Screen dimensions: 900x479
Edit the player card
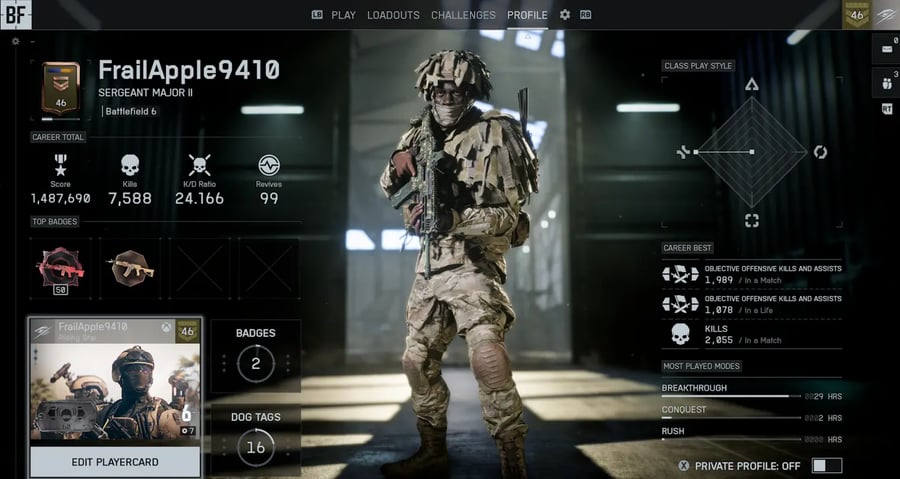point(115,462)
